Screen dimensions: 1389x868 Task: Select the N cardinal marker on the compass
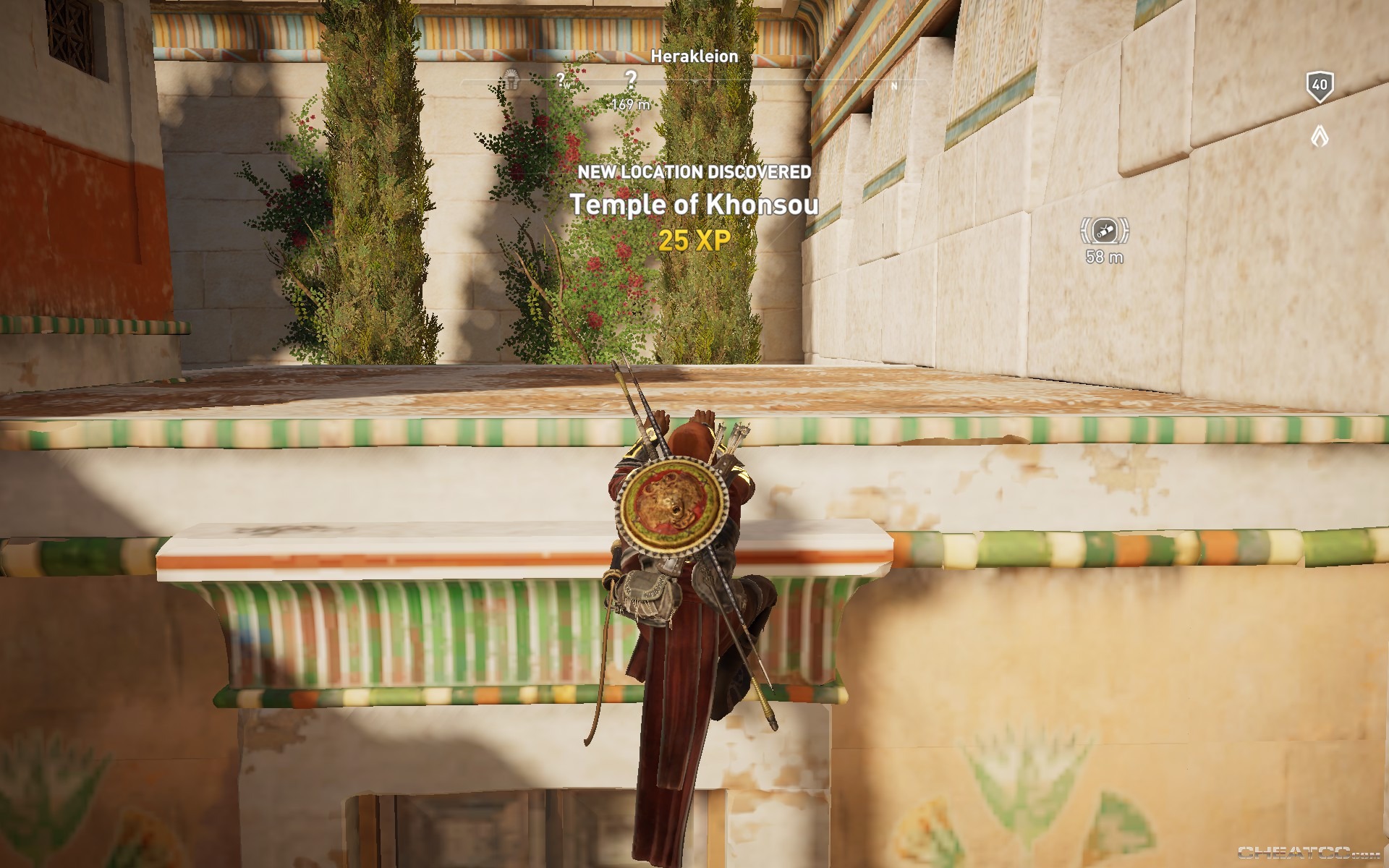[896, 85]
